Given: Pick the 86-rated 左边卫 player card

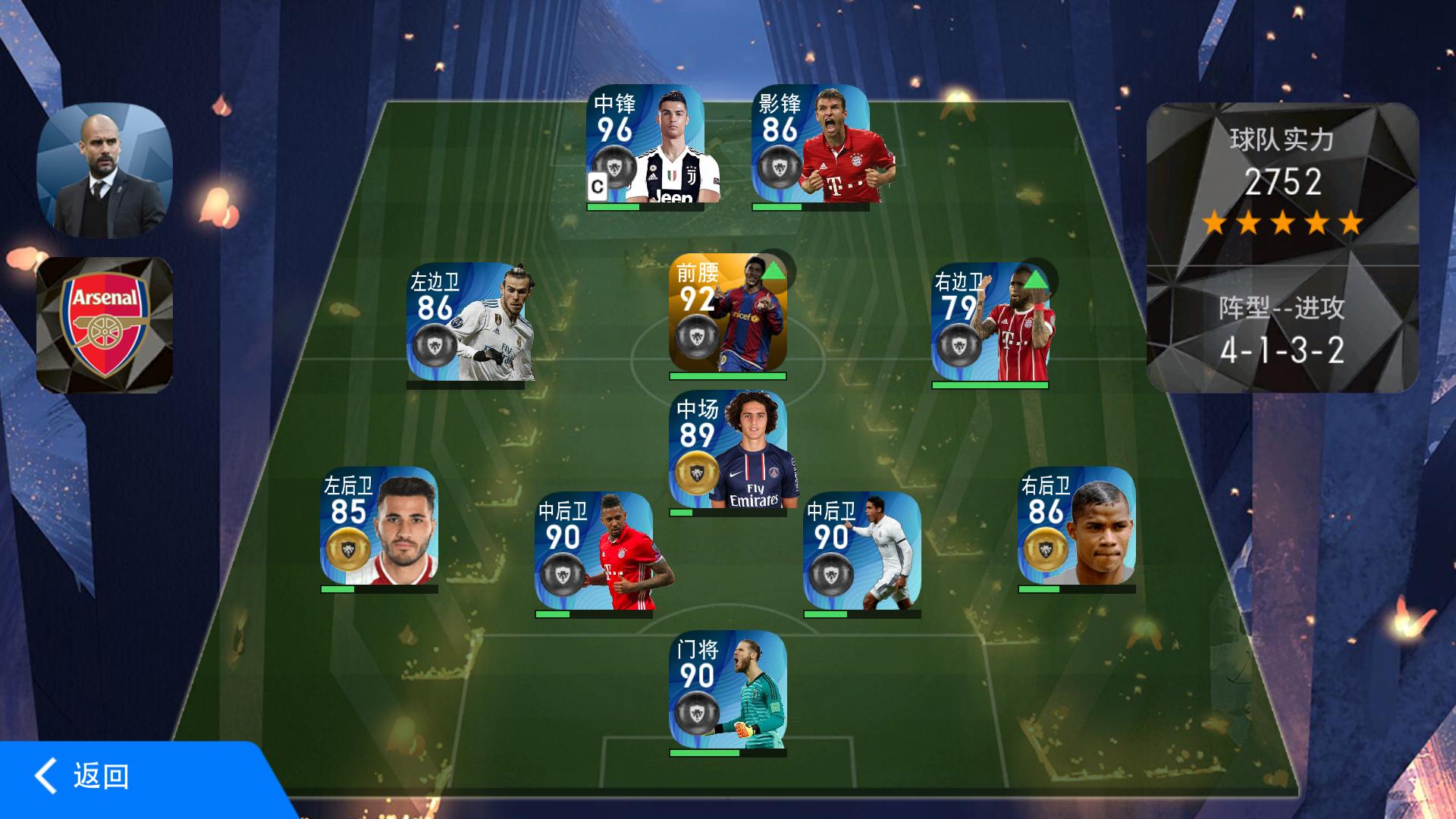Looking at the screenshot, I should 466,322.
